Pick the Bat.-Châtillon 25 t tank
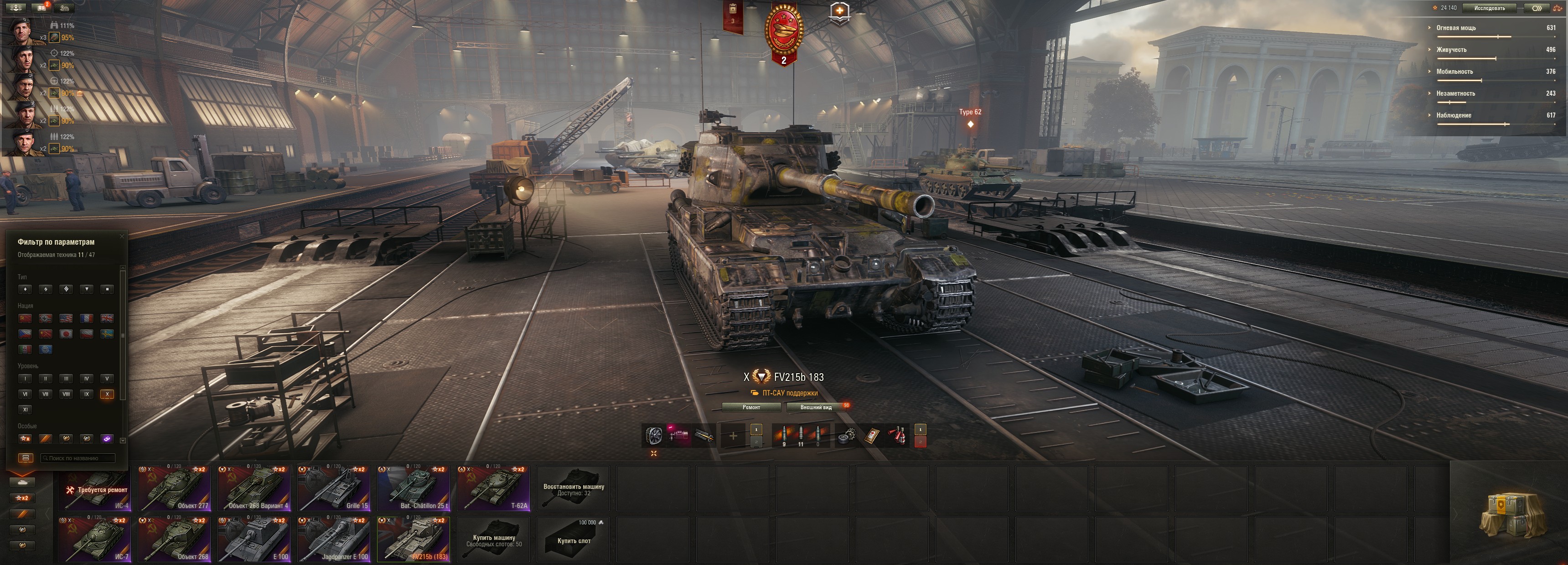This screenshot has height=565, width=1568. tap(413, 488)
